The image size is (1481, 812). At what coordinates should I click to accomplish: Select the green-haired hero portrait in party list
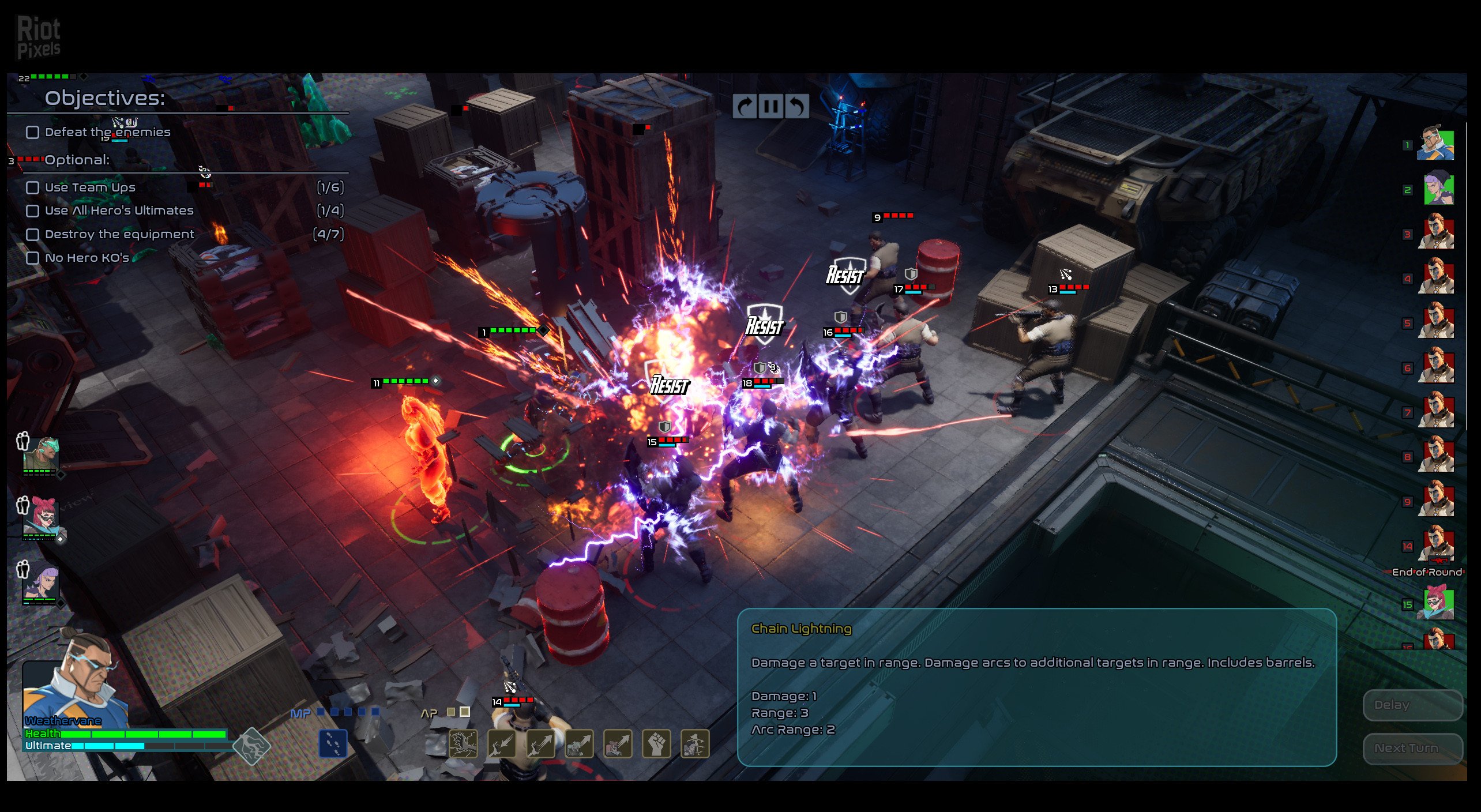40,455
